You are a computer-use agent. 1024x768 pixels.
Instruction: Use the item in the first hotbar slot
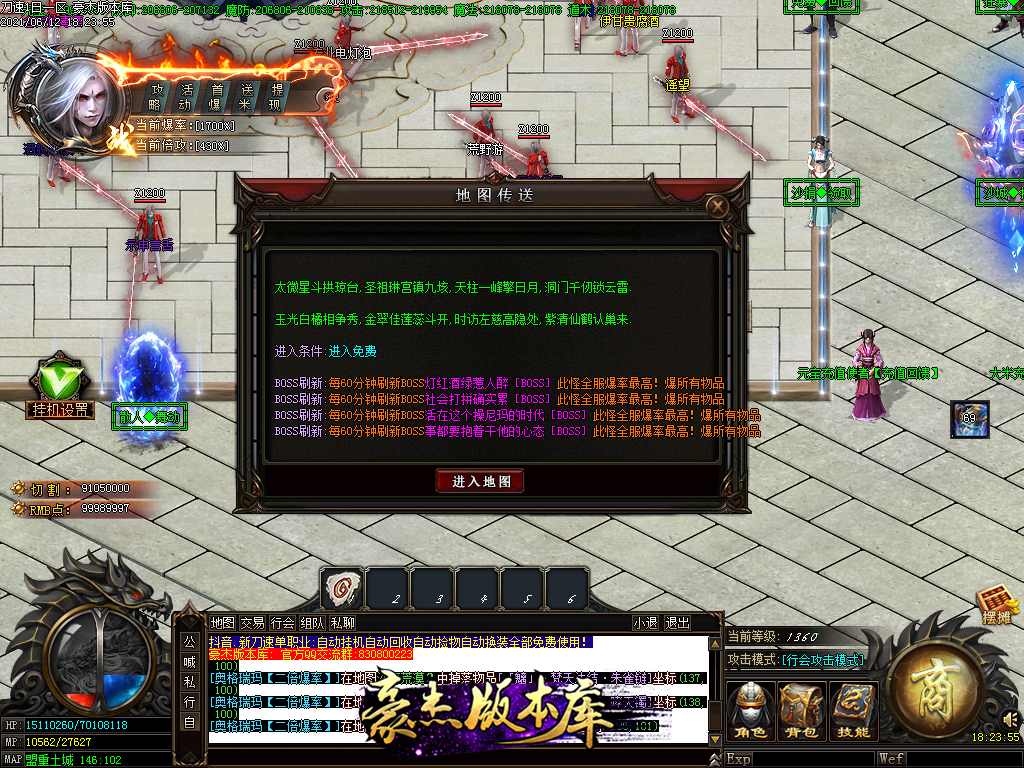(342, 588)
